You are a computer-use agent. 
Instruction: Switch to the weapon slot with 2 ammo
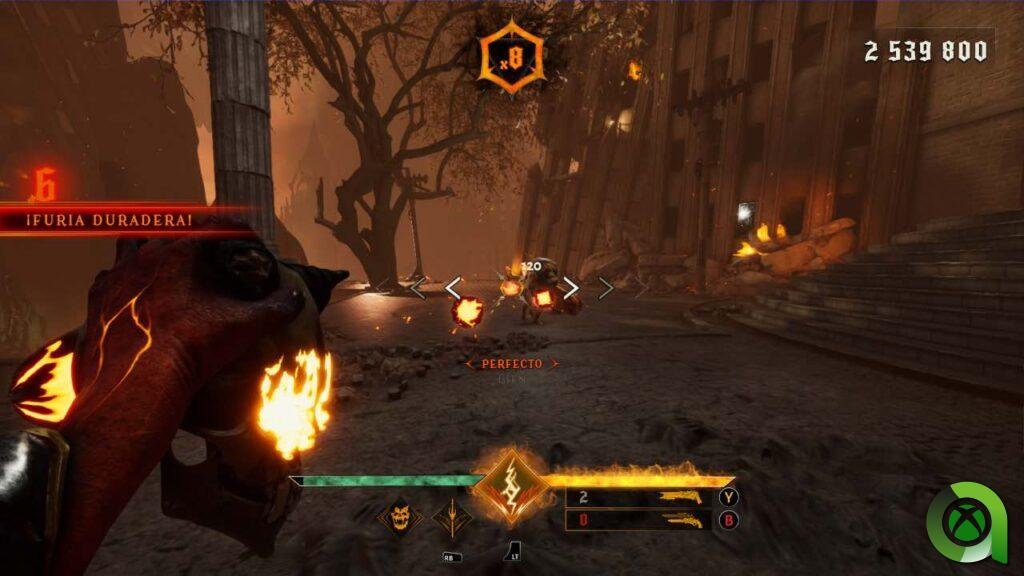tap(640, 497)
